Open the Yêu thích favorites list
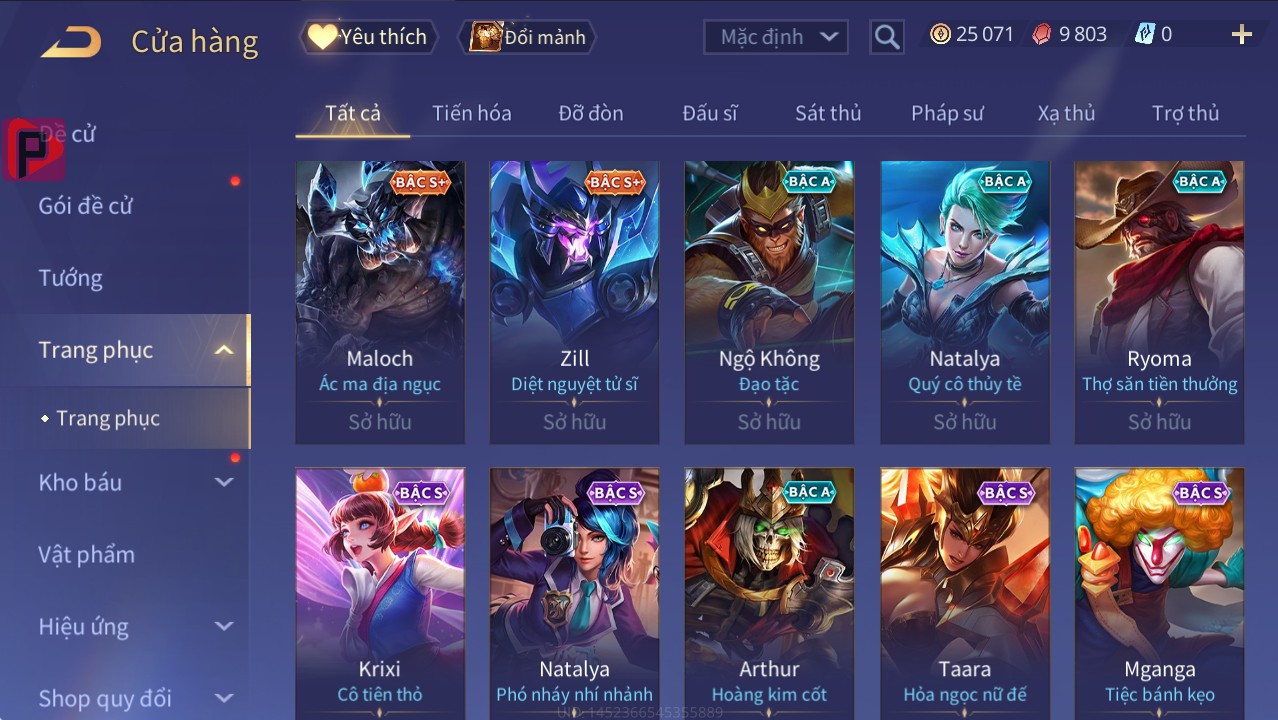The height and width of the screenshot is (720, 1278). click(x=367, y=37)
